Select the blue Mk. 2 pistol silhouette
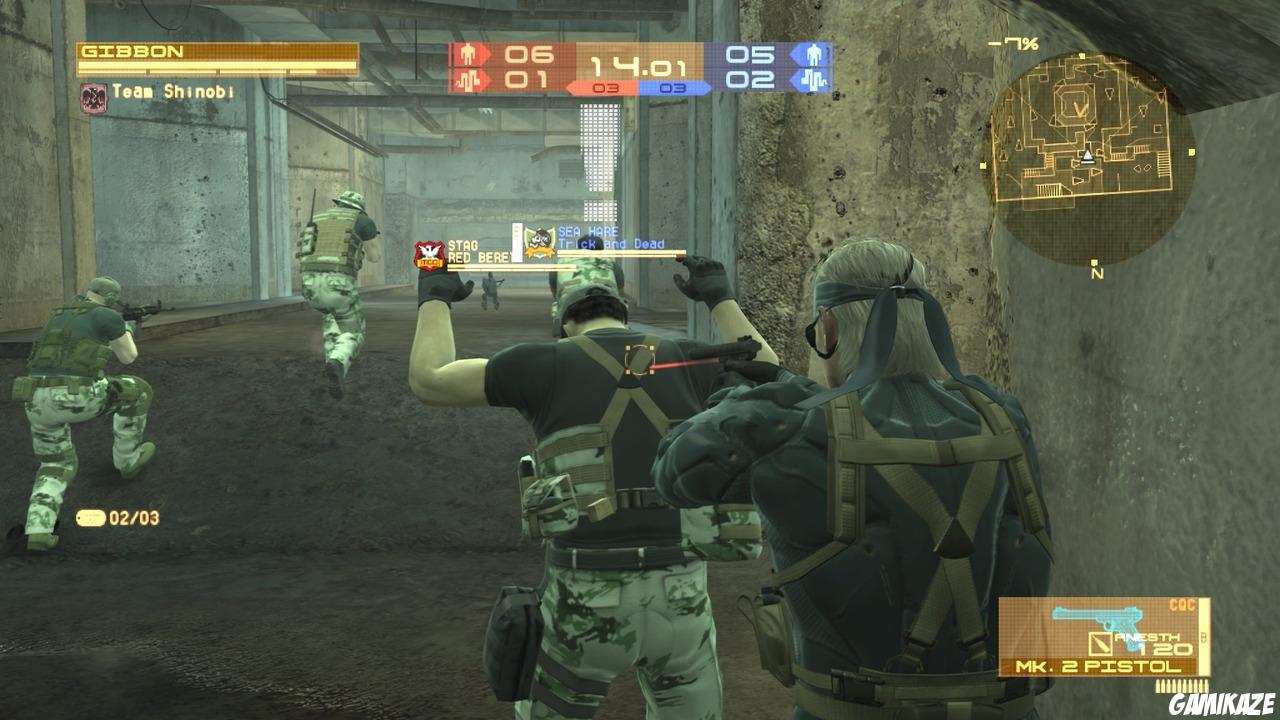The height and width of the screenshot is (720, 1280). [x=1097, y=617]
